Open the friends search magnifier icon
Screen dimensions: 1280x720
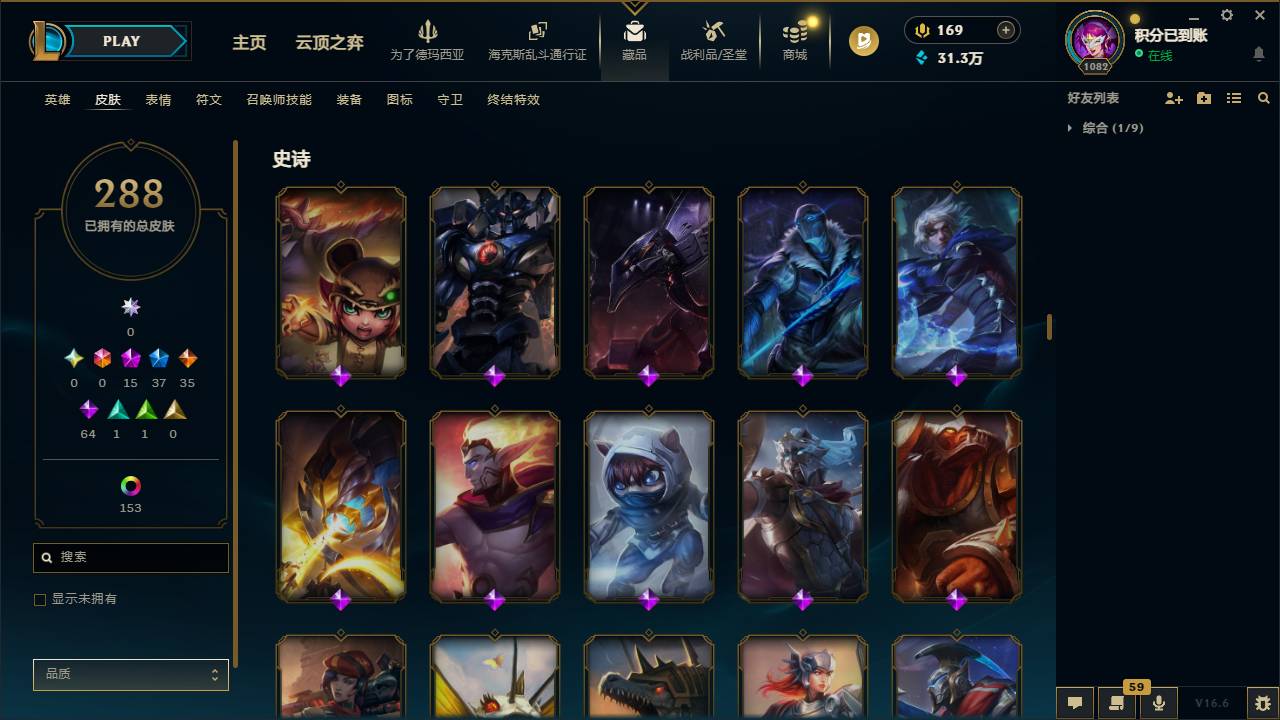pos(1263,98)
